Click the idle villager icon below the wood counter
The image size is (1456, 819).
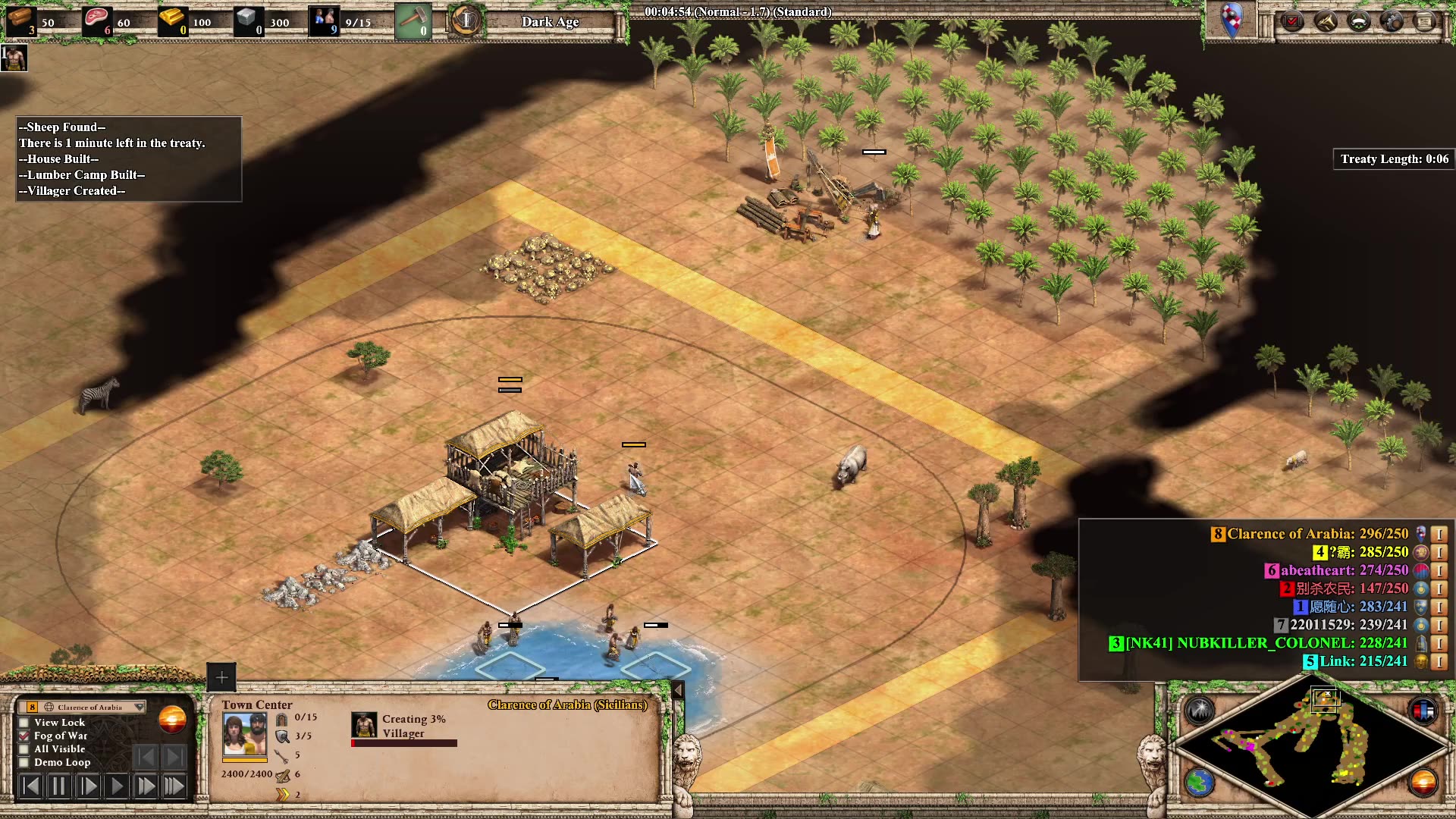[14, 58]
